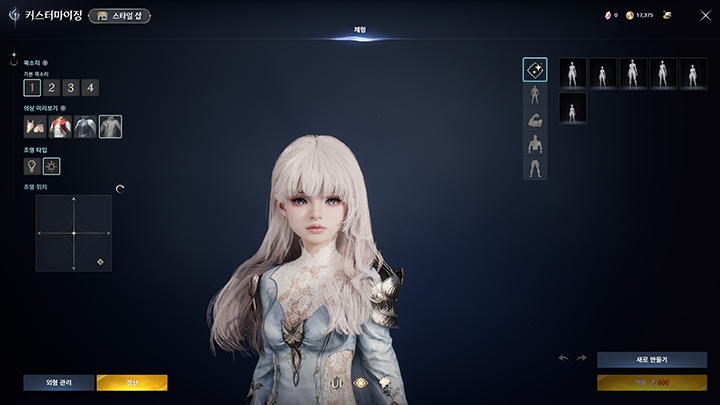Select the bare back outfit preview
Viewport: 720px width, 405px height.
click(x=110, y=127)
